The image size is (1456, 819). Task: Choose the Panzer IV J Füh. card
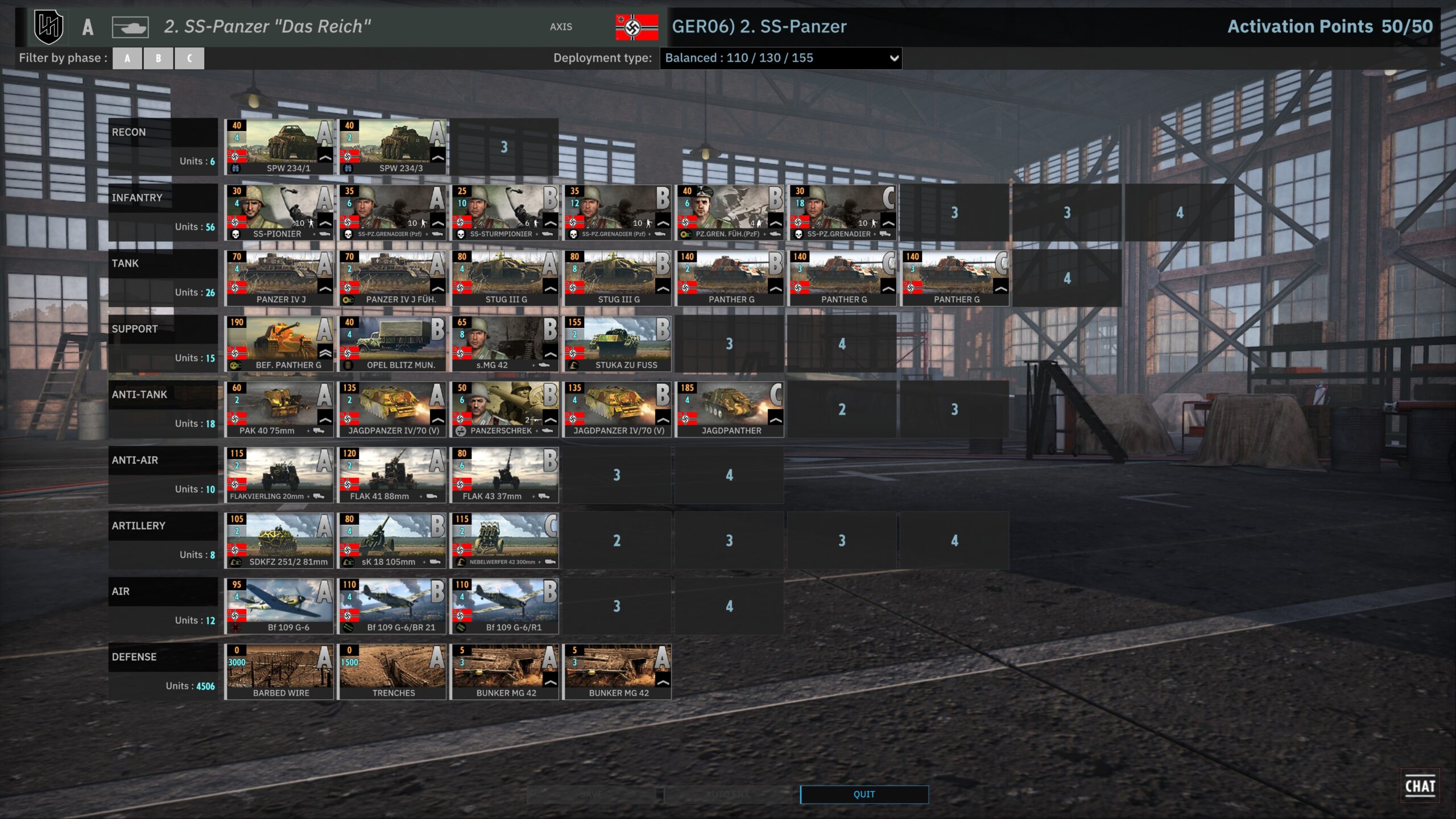[392, 278]
